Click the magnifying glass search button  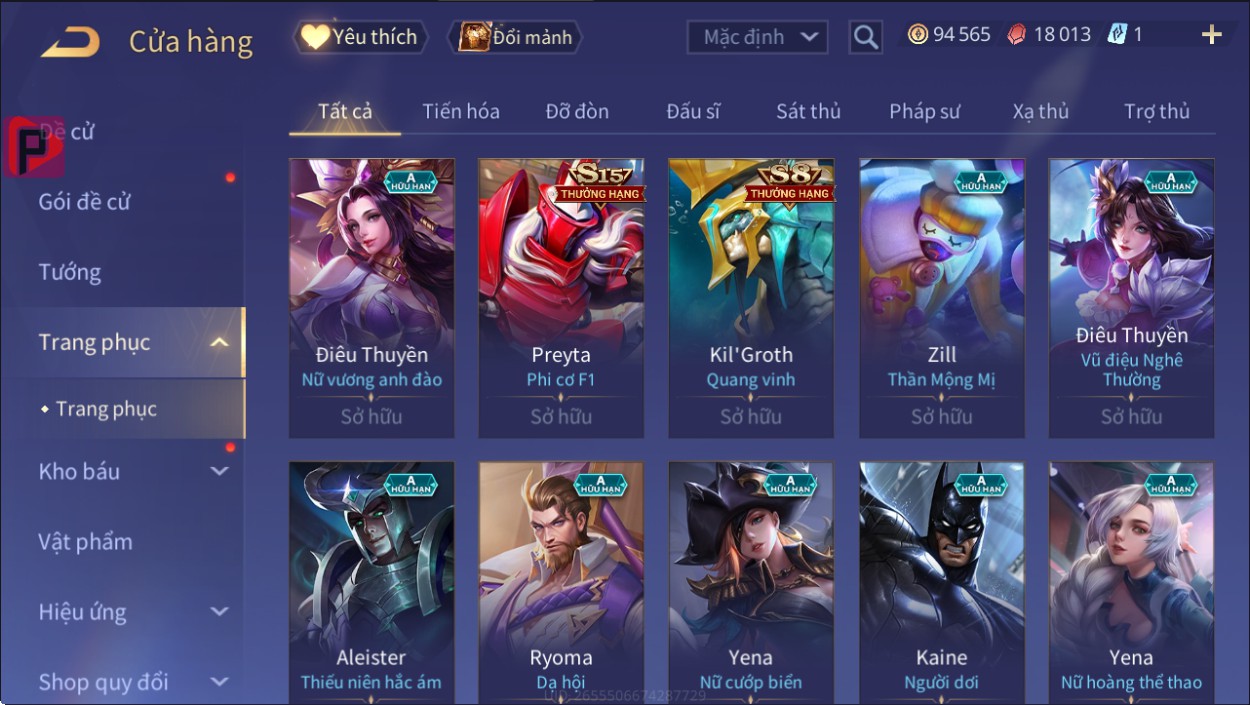tap(866, 38)
